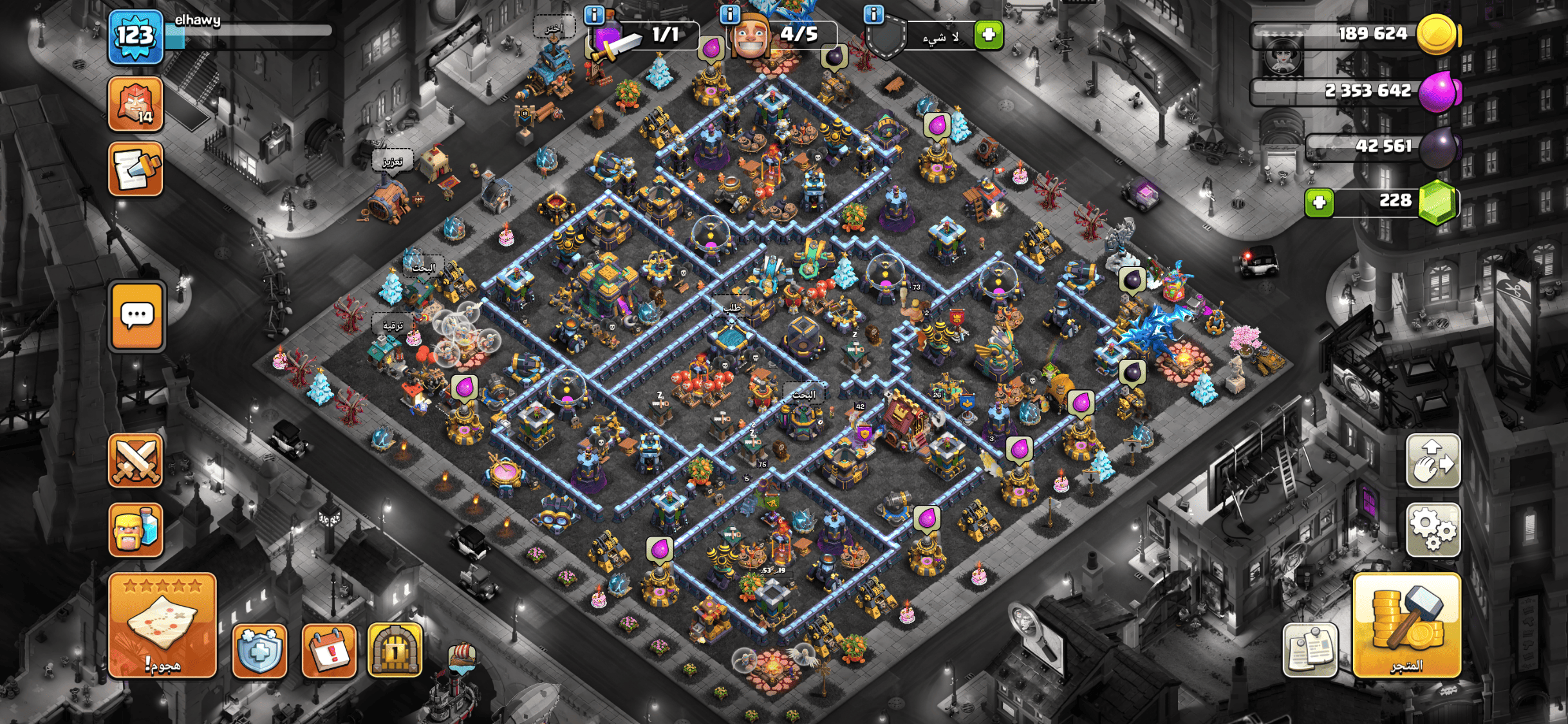
Task: Open the blue shield-plus icon
Action: 259,651
